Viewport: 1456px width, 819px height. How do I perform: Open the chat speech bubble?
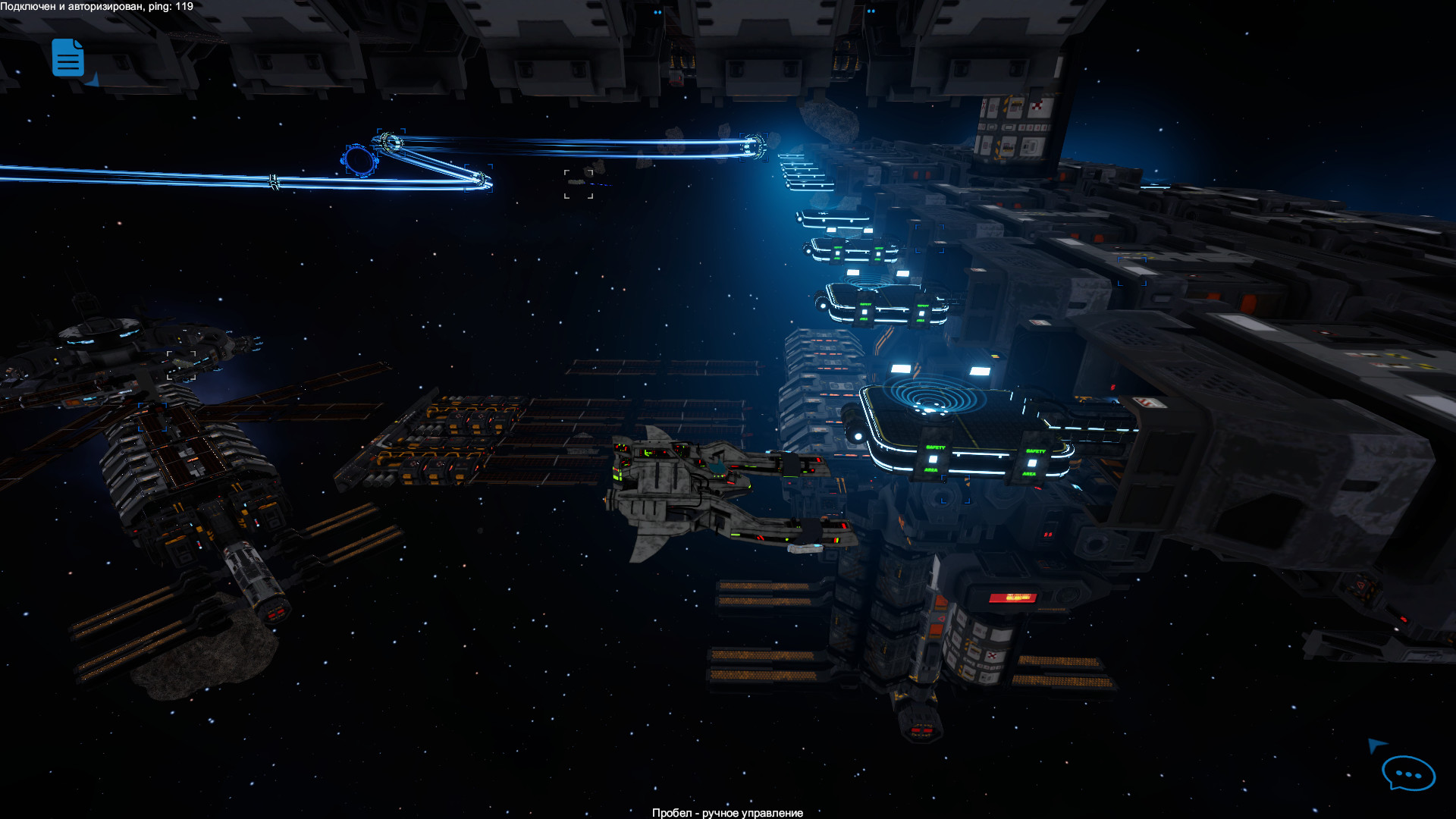(1407, 774)
